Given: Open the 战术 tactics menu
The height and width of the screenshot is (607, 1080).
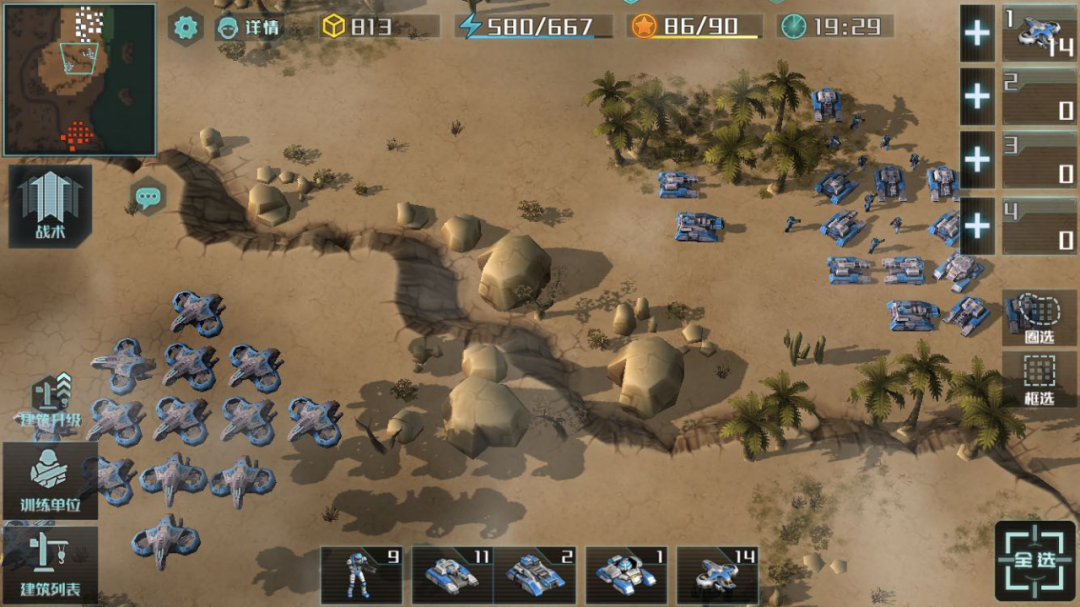Looking at the screenshot, I should [50, 206].
